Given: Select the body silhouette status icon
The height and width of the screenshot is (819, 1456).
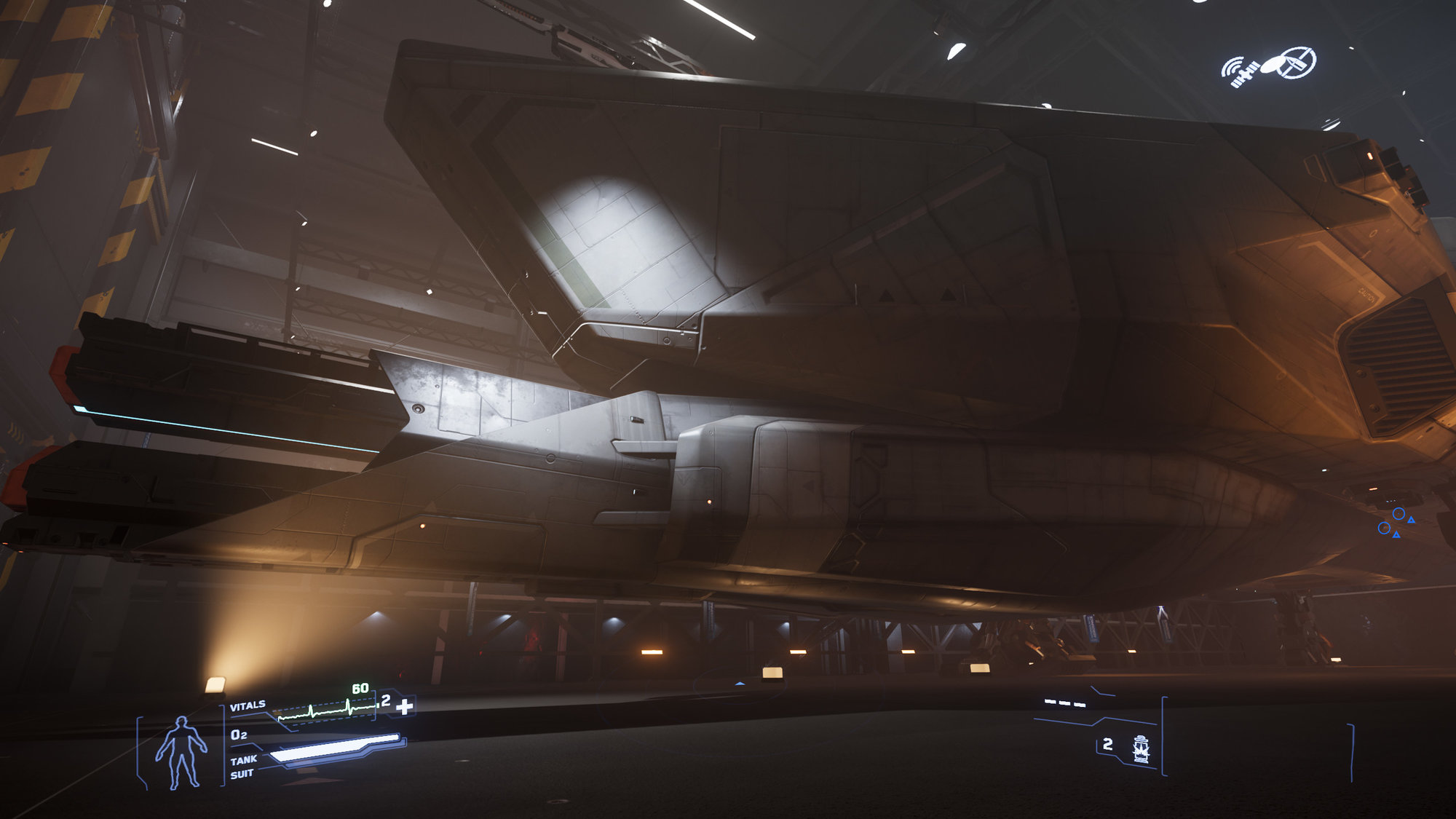Looking at the screenshot, I should (181, 752).
